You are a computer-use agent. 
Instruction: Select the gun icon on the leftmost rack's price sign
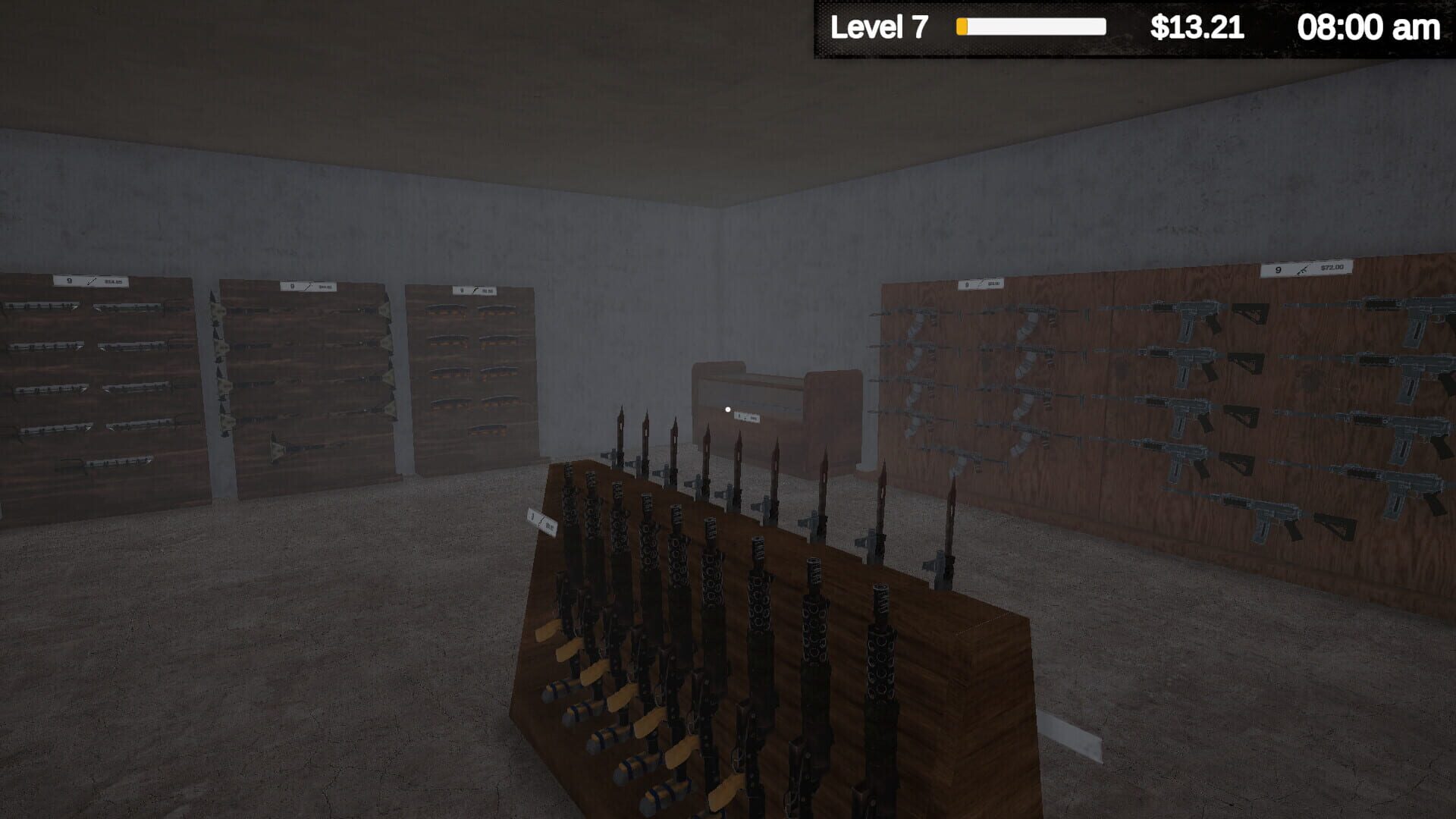coord(91,281)
